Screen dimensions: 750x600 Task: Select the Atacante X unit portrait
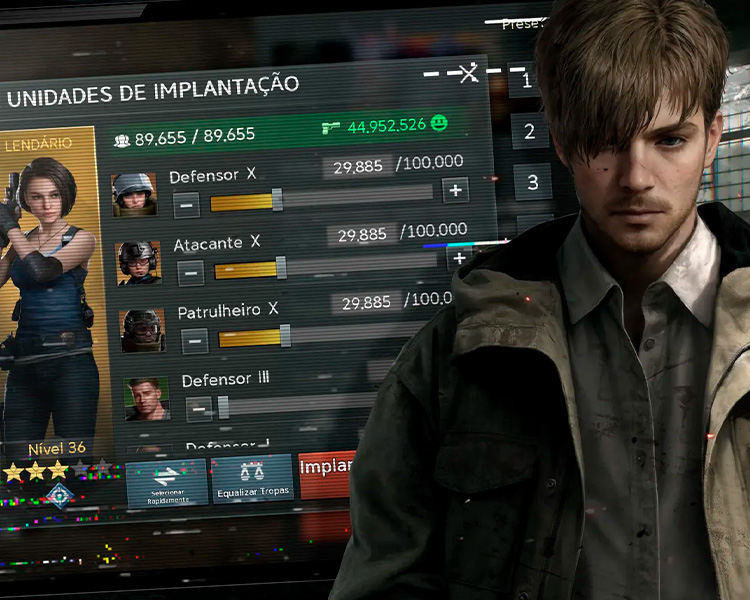(138, 262)
